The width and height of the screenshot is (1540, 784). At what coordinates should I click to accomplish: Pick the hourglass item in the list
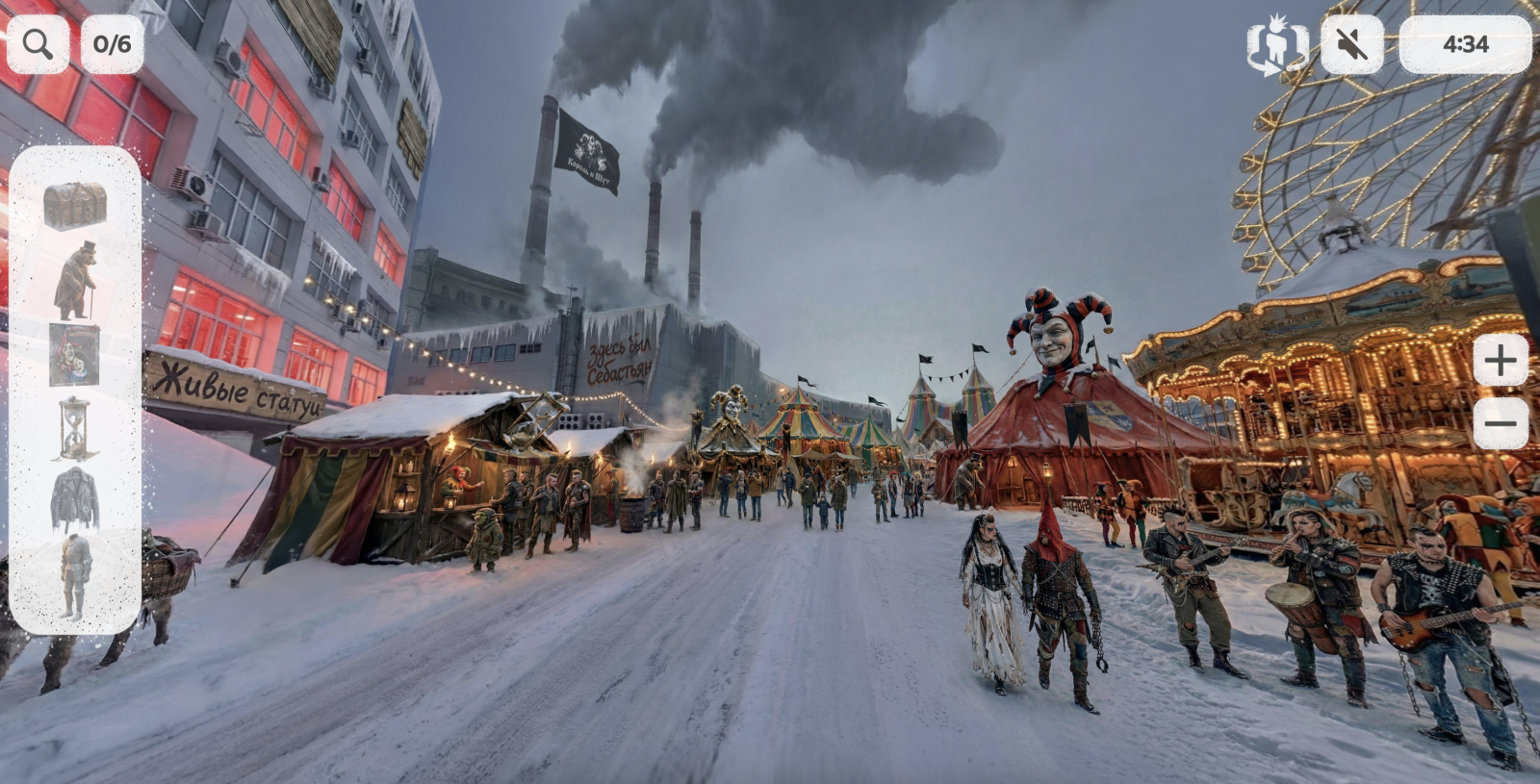tap(75, 428)
